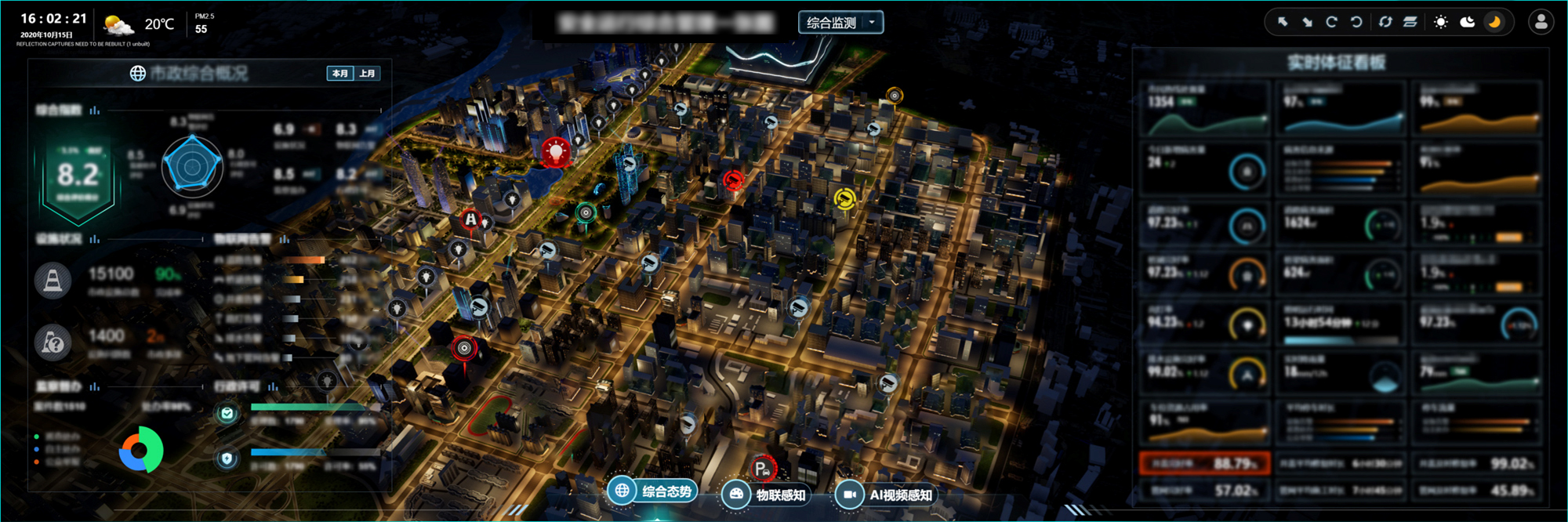Rotate the view counterclockwise
The width and height of the screenshot is (1568, 522).
click(x=1356, y=22)
